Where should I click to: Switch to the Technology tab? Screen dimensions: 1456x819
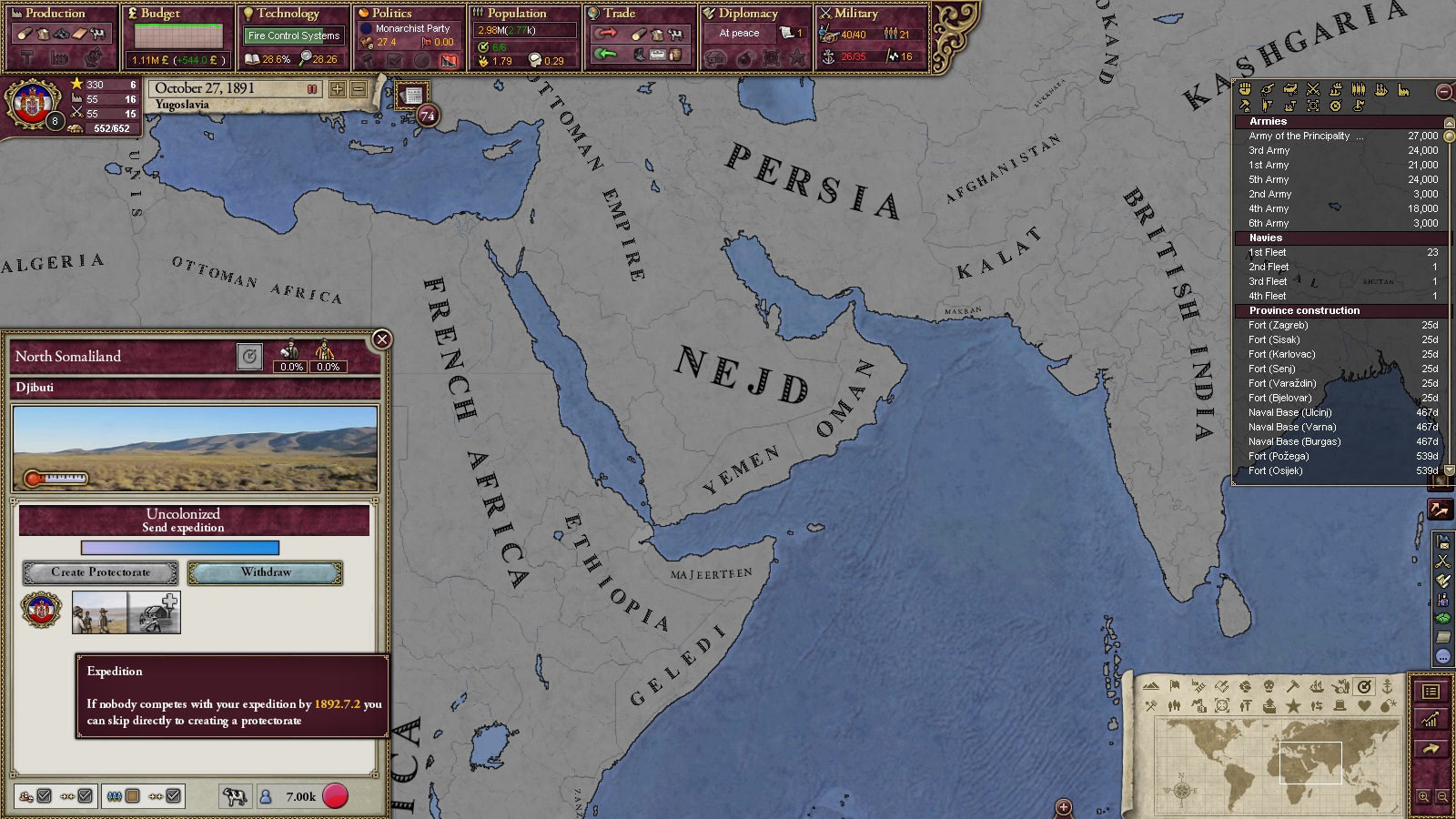[x=288, y=14]
